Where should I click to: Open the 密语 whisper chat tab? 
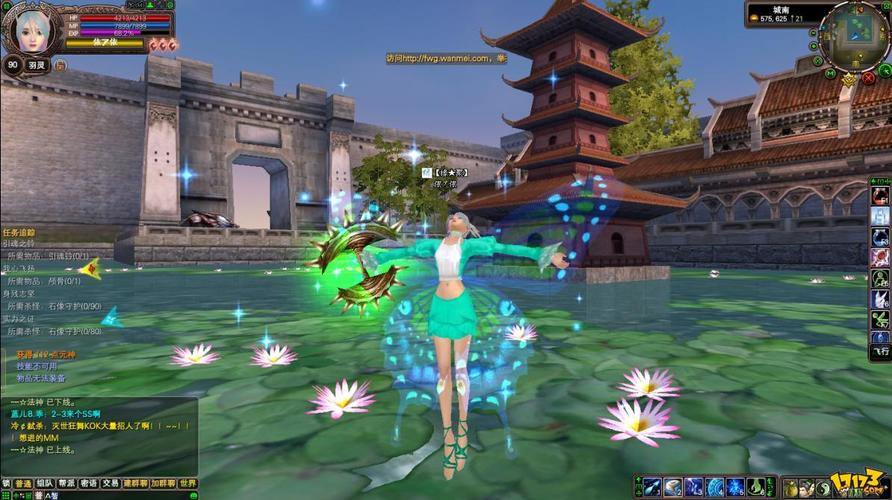tap(89, 482)
